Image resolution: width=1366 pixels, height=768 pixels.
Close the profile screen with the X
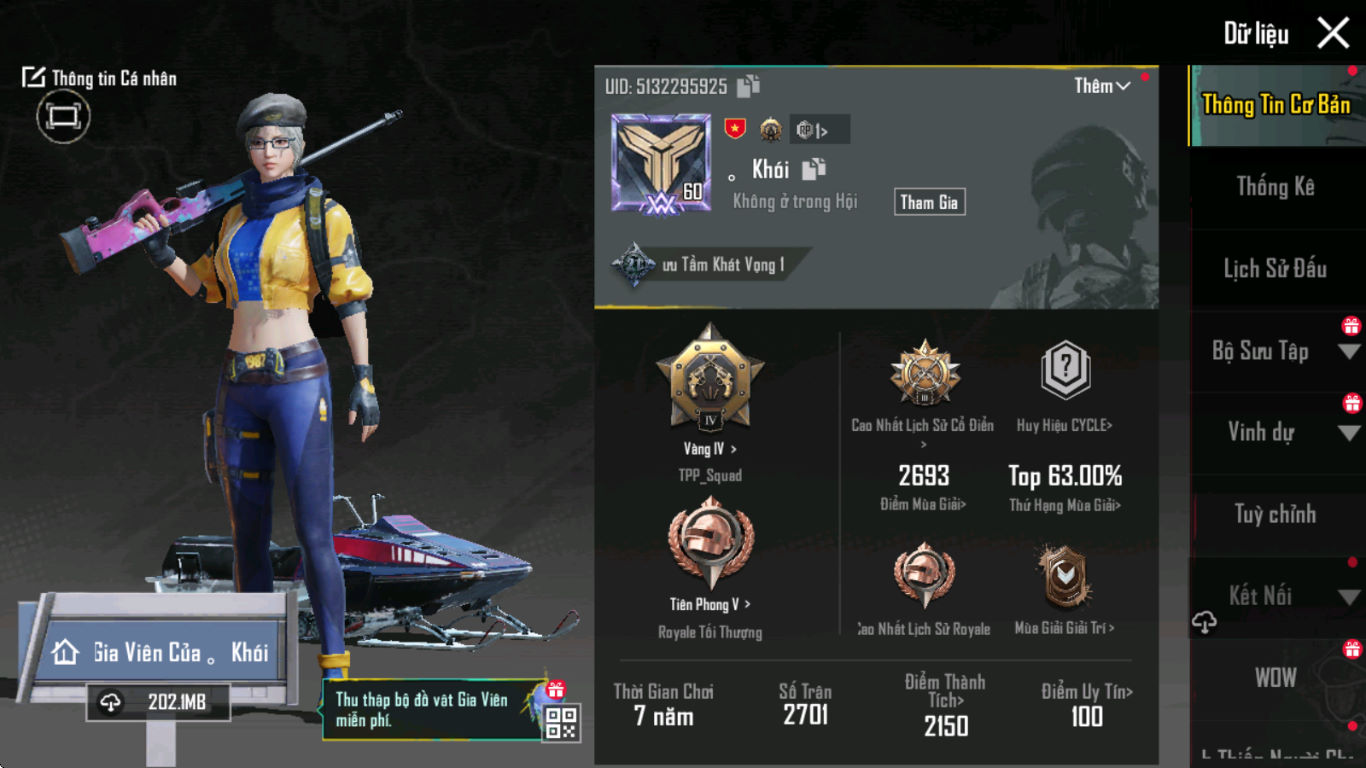1333,33
